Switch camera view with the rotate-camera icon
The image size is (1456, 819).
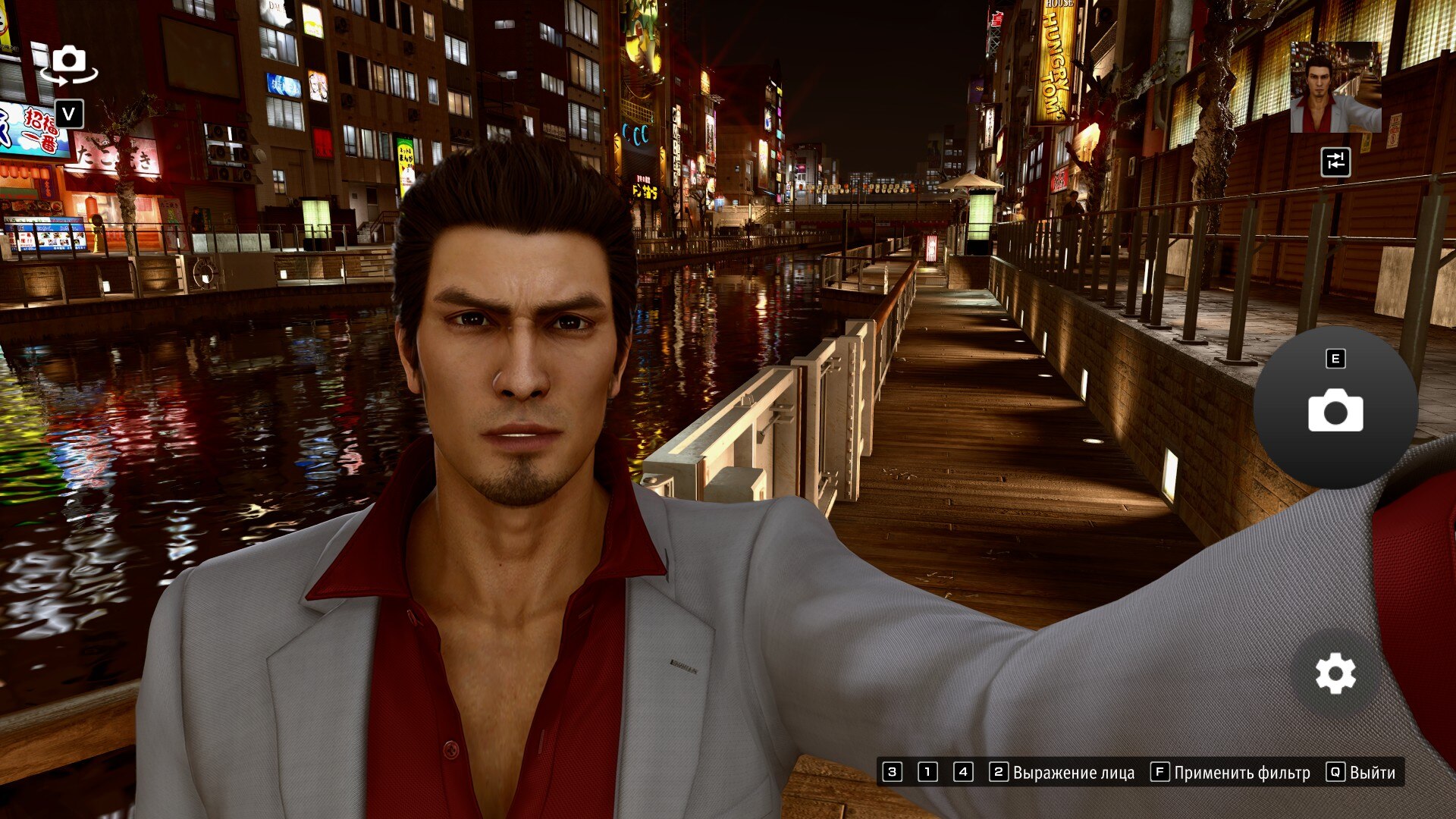(69, 63)
